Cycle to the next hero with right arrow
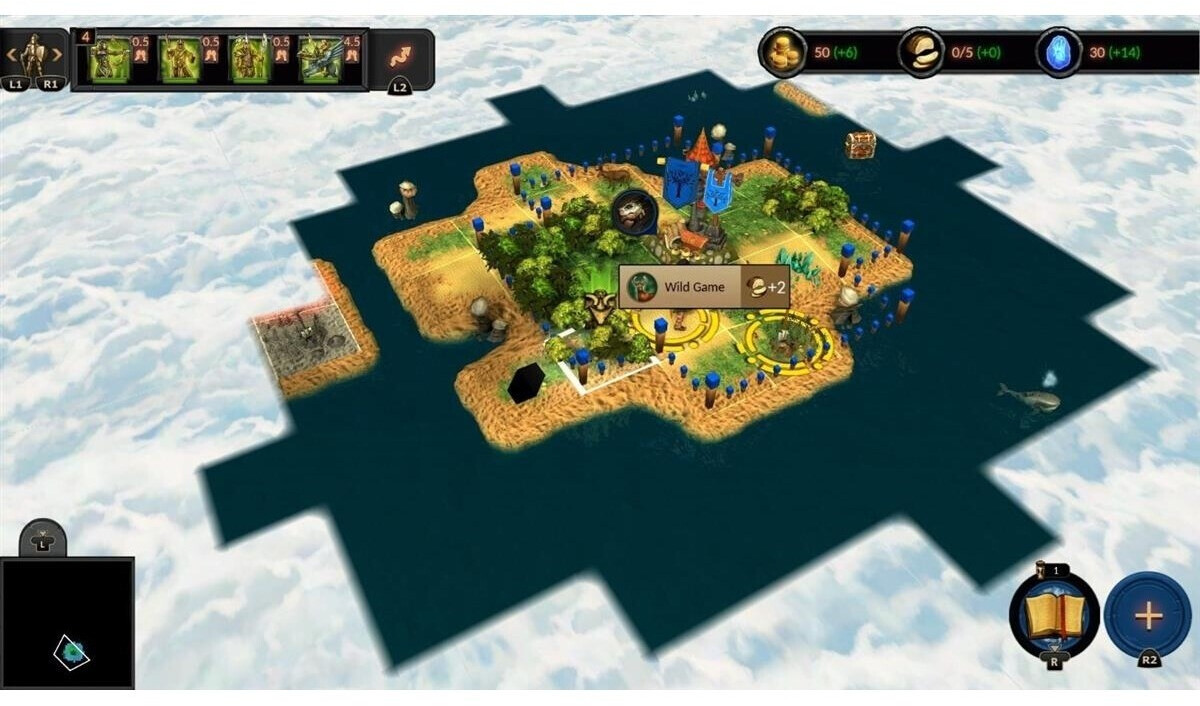 click(57, 54)
